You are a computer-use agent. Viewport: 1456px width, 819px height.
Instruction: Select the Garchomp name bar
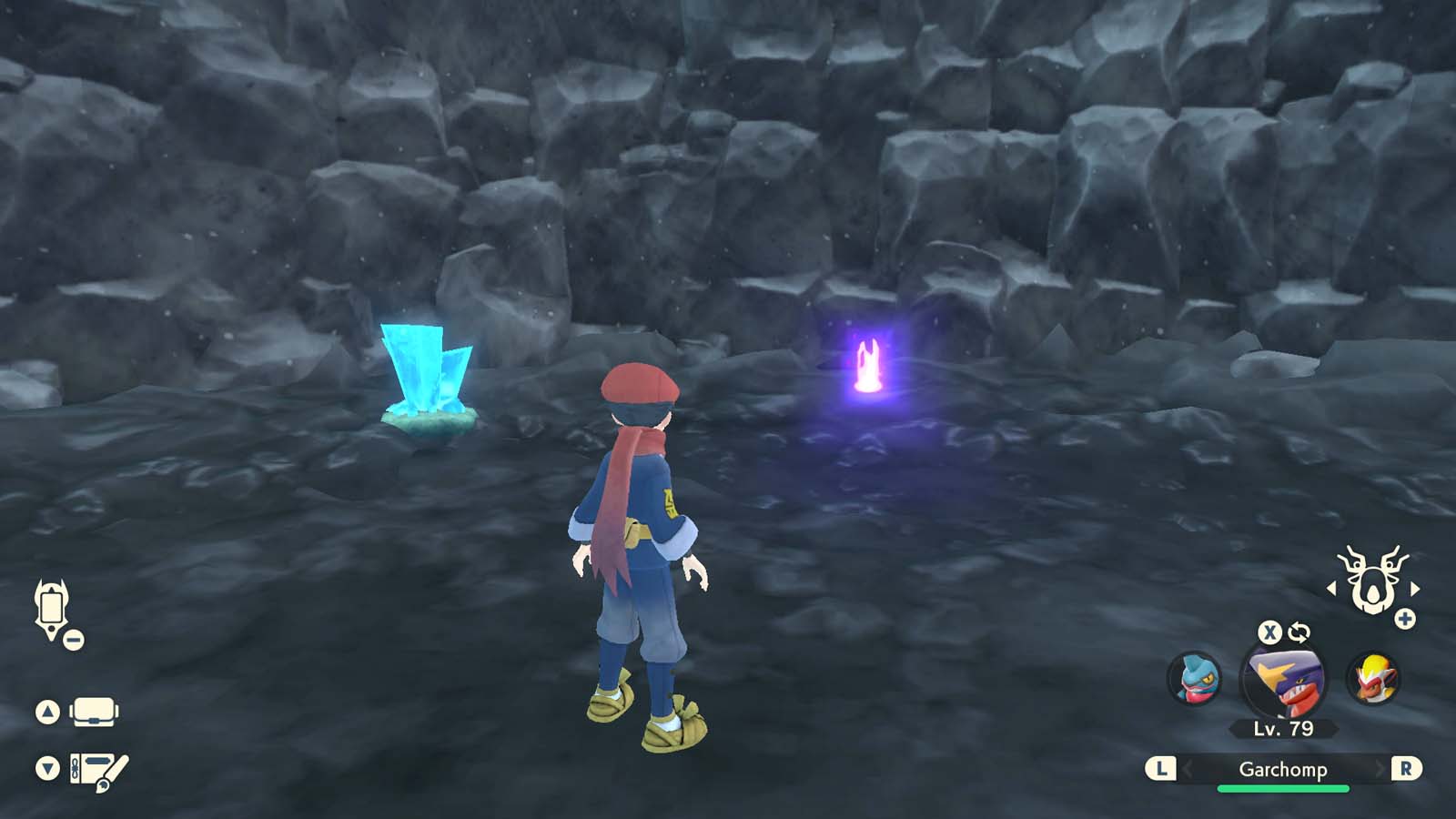tap(1284, 769)
